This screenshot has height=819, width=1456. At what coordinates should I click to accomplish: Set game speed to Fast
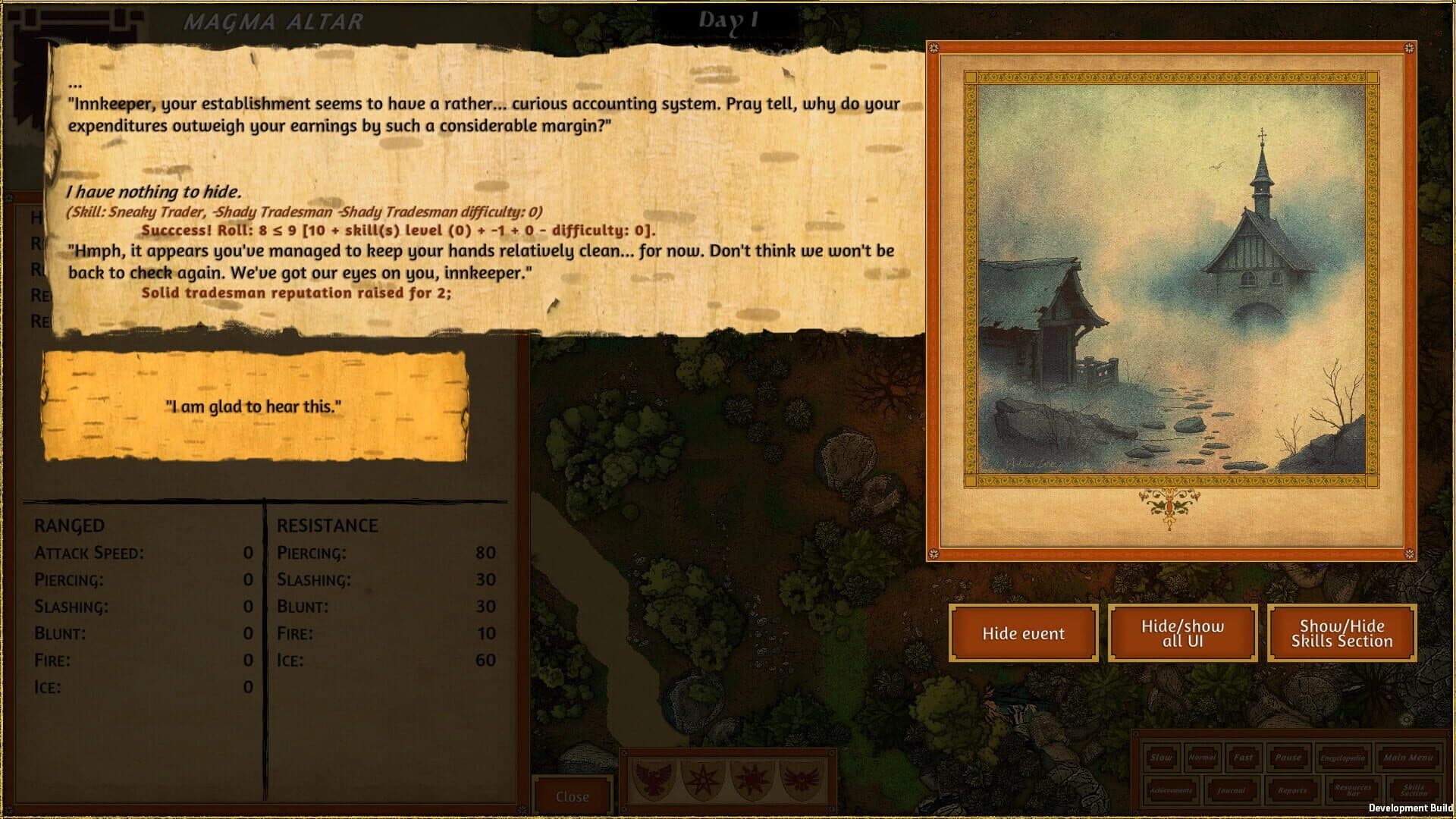tap(1244, 758)
